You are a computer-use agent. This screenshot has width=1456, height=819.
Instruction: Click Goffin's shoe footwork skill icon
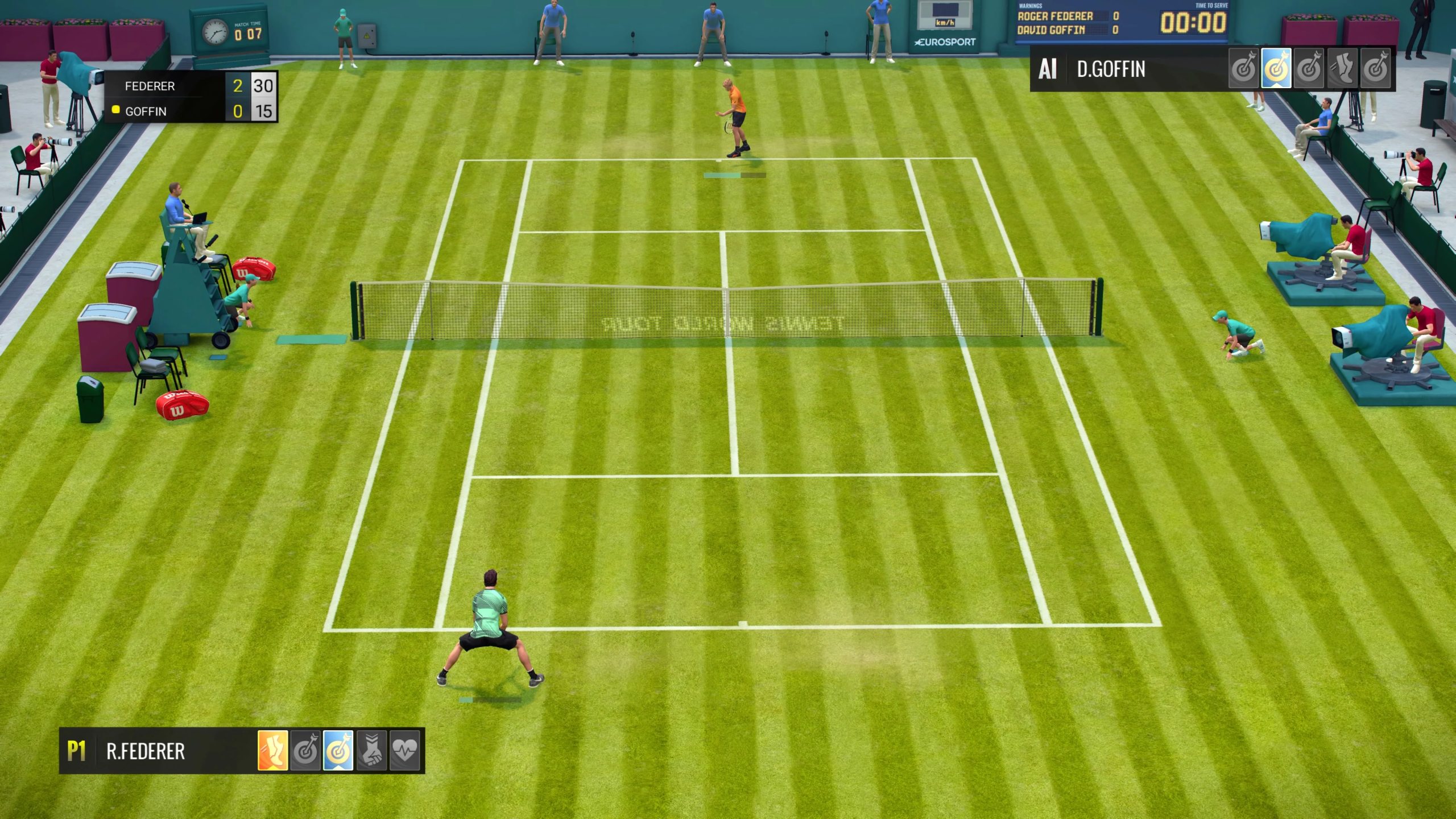(x=1341, y=69)
